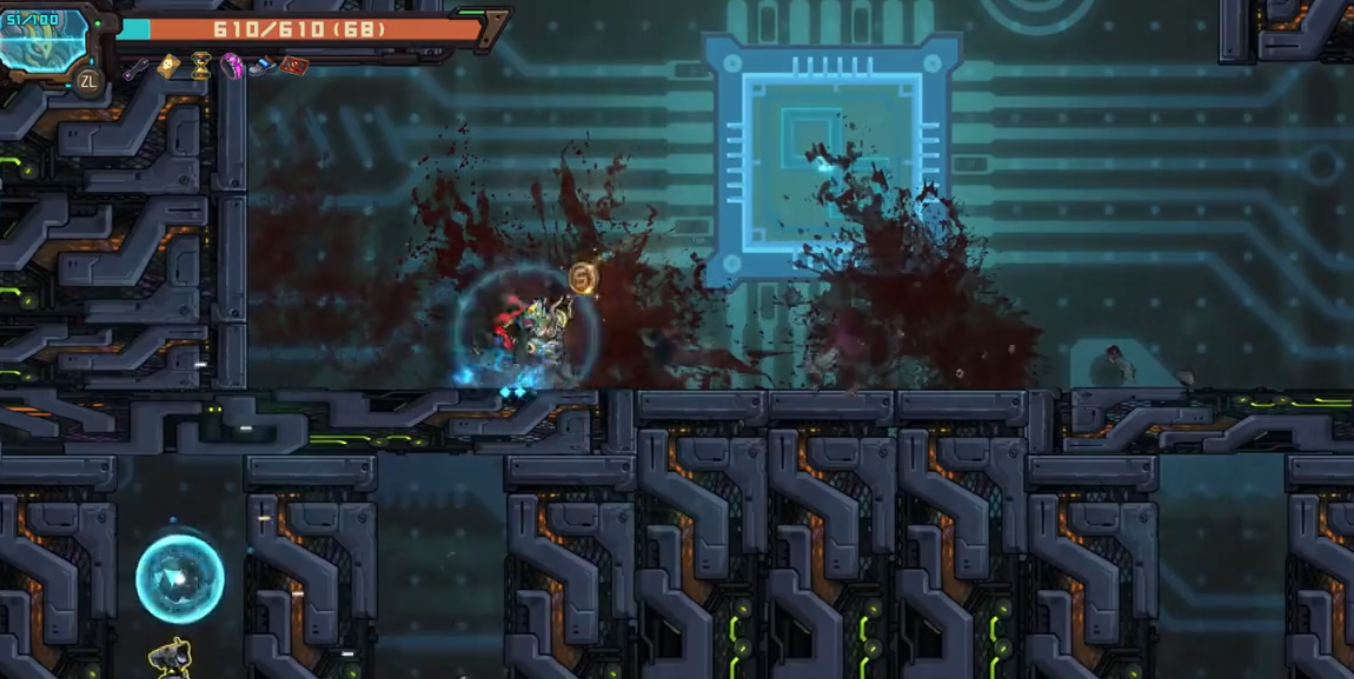
Task: Select the blue sneaker item icon
Action: coord(262,67)
